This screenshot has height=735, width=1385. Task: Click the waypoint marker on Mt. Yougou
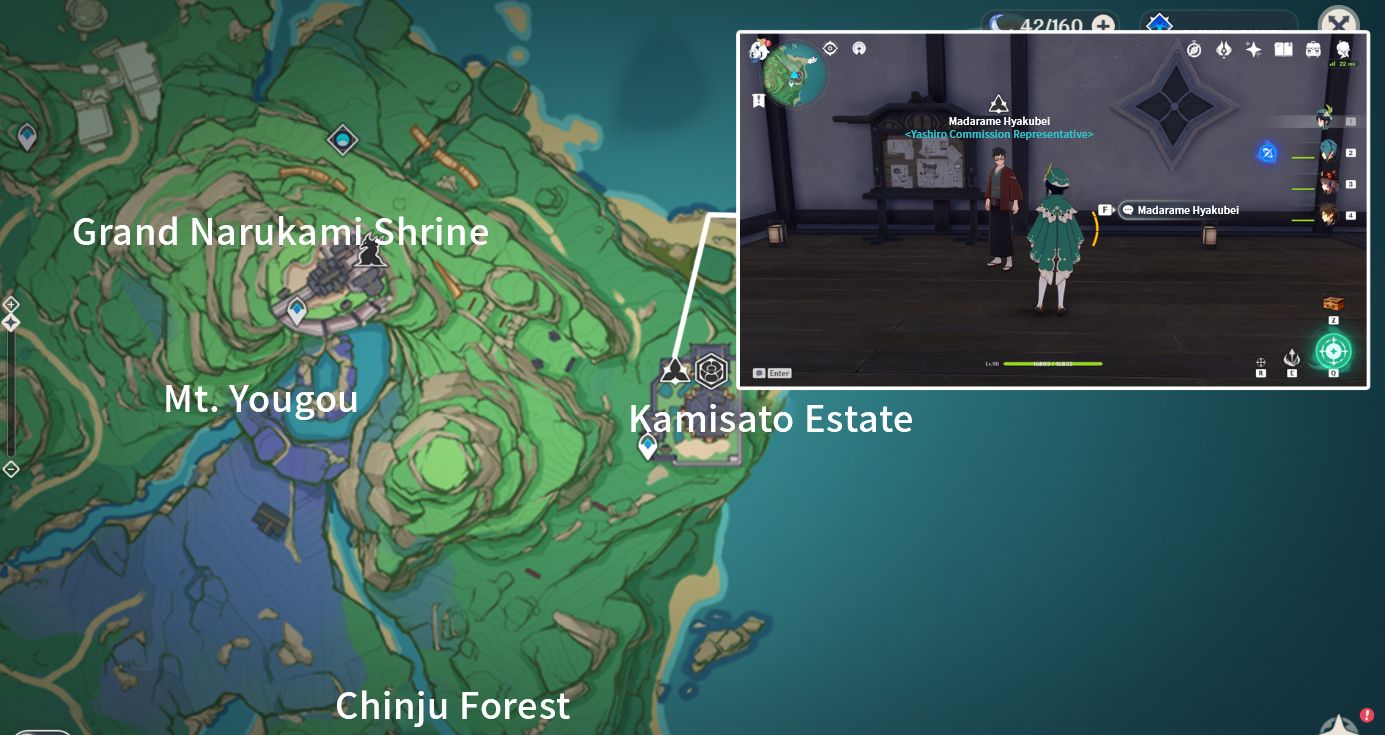[297, 310]
